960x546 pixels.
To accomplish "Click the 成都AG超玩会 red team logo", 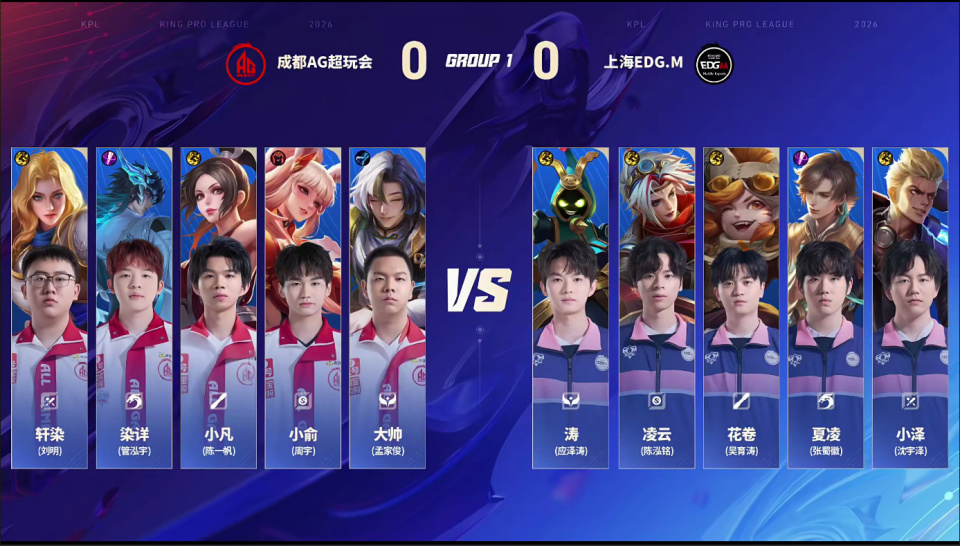I will (x=244, y=62).
